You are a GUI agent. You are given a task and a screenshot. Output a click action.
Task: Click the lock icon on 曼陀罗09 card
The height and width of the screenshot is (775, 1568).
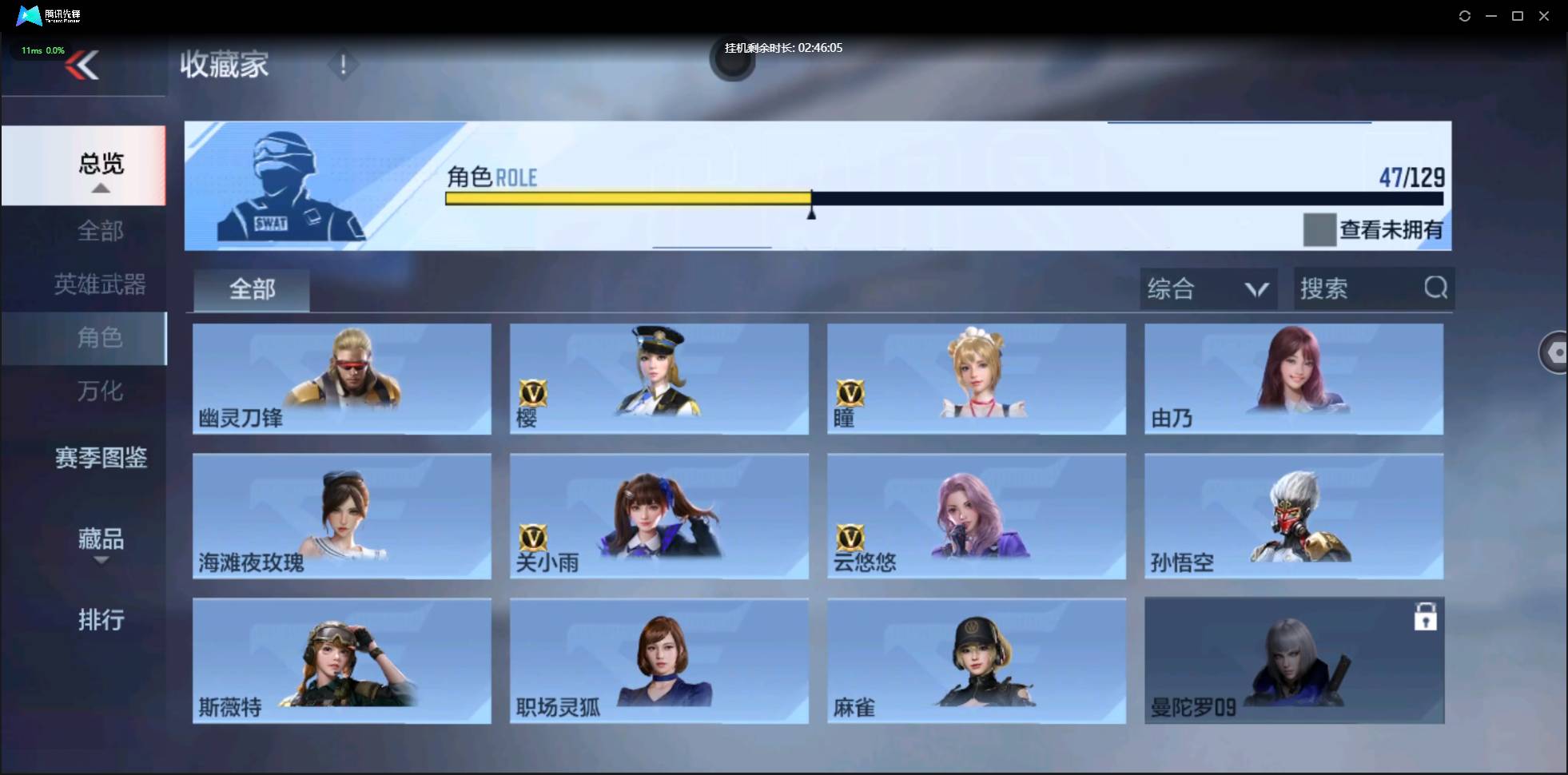pos(1427,616)
